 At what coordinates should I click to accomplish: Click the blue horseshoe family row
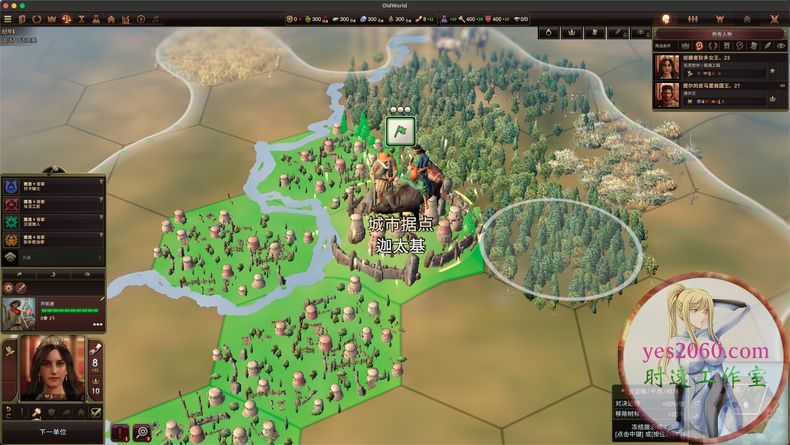50,185
